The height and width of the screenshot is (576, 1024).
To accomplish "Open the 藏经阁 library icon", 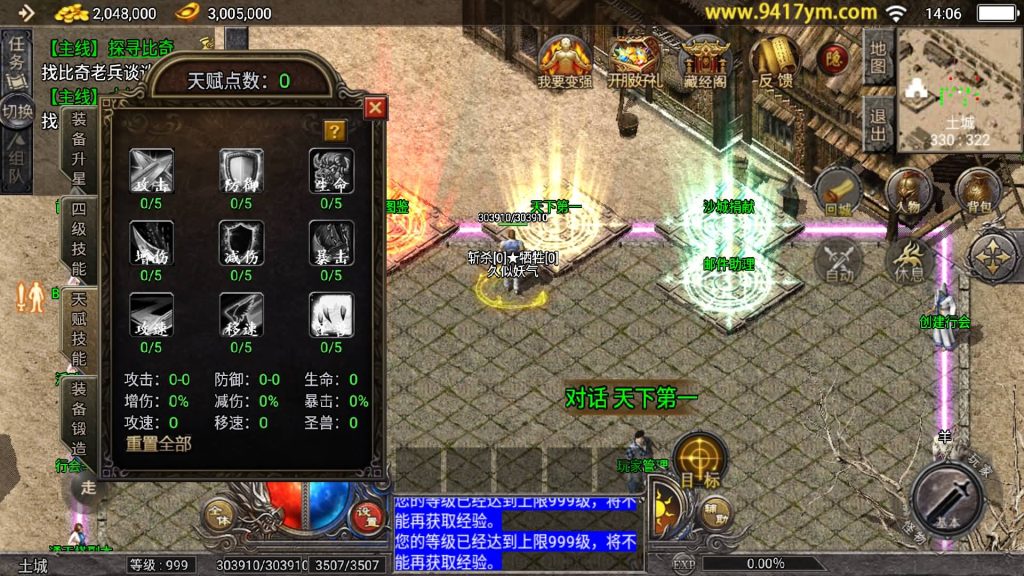I will 706,63.
